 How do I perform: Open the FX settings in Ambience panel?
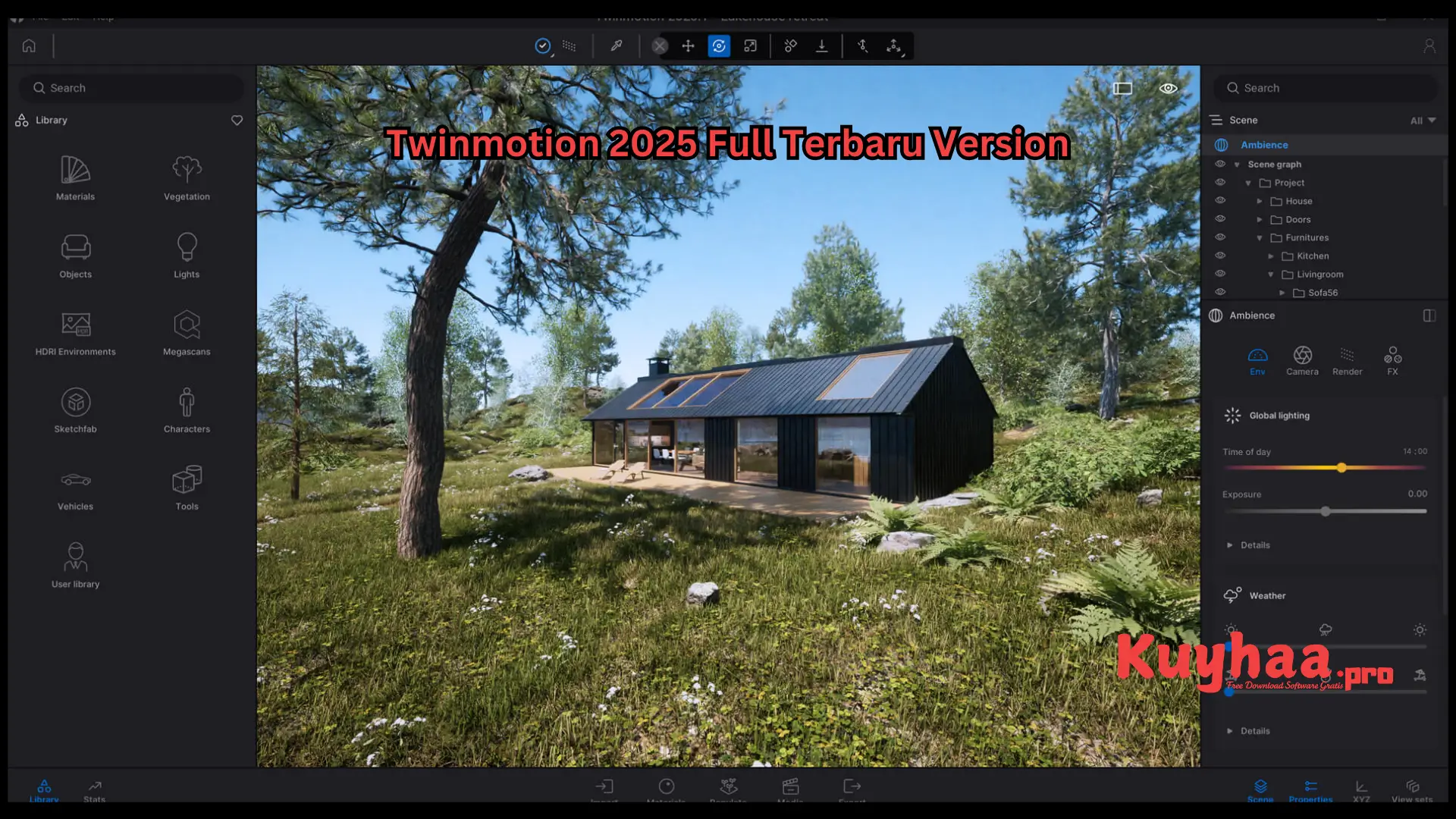coord(1392,359)
